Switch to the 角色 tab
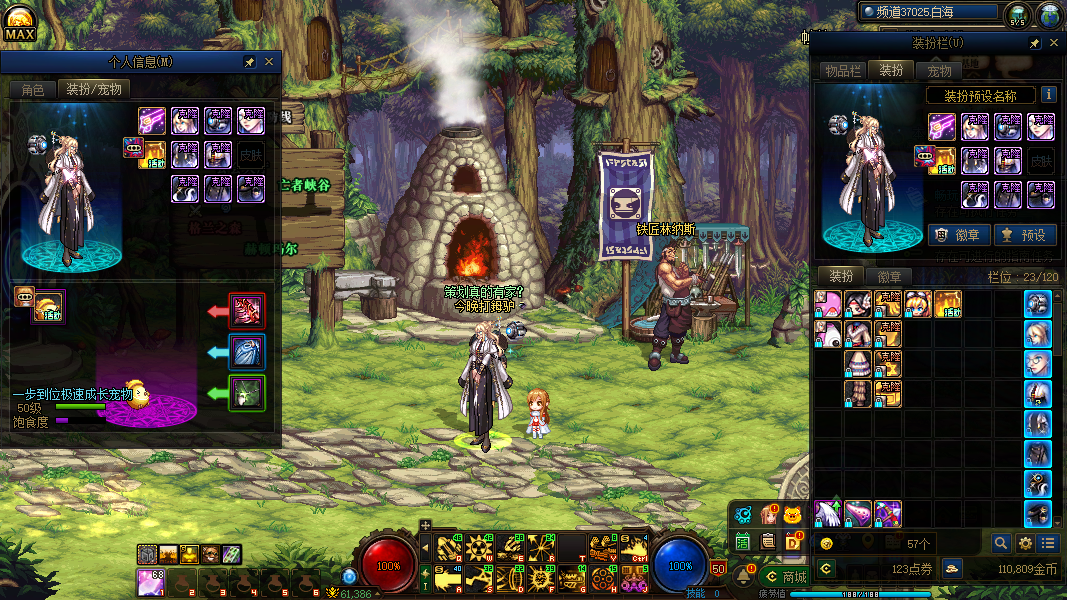 pyautogui.click(x=33, y=89)
